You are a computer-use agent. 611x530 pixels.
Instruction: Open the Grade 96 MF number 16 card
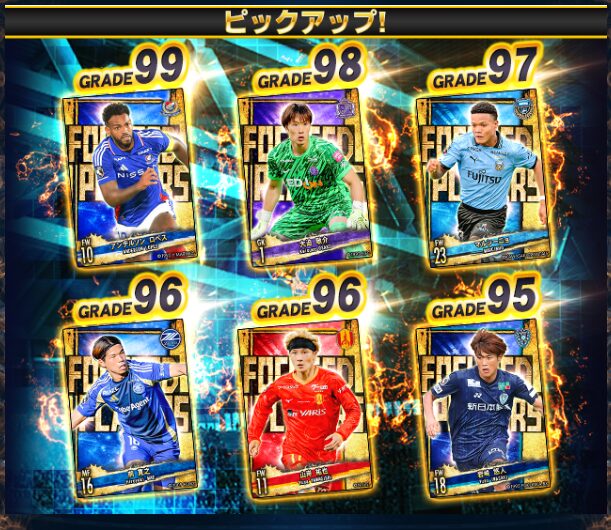pos(130,405)
